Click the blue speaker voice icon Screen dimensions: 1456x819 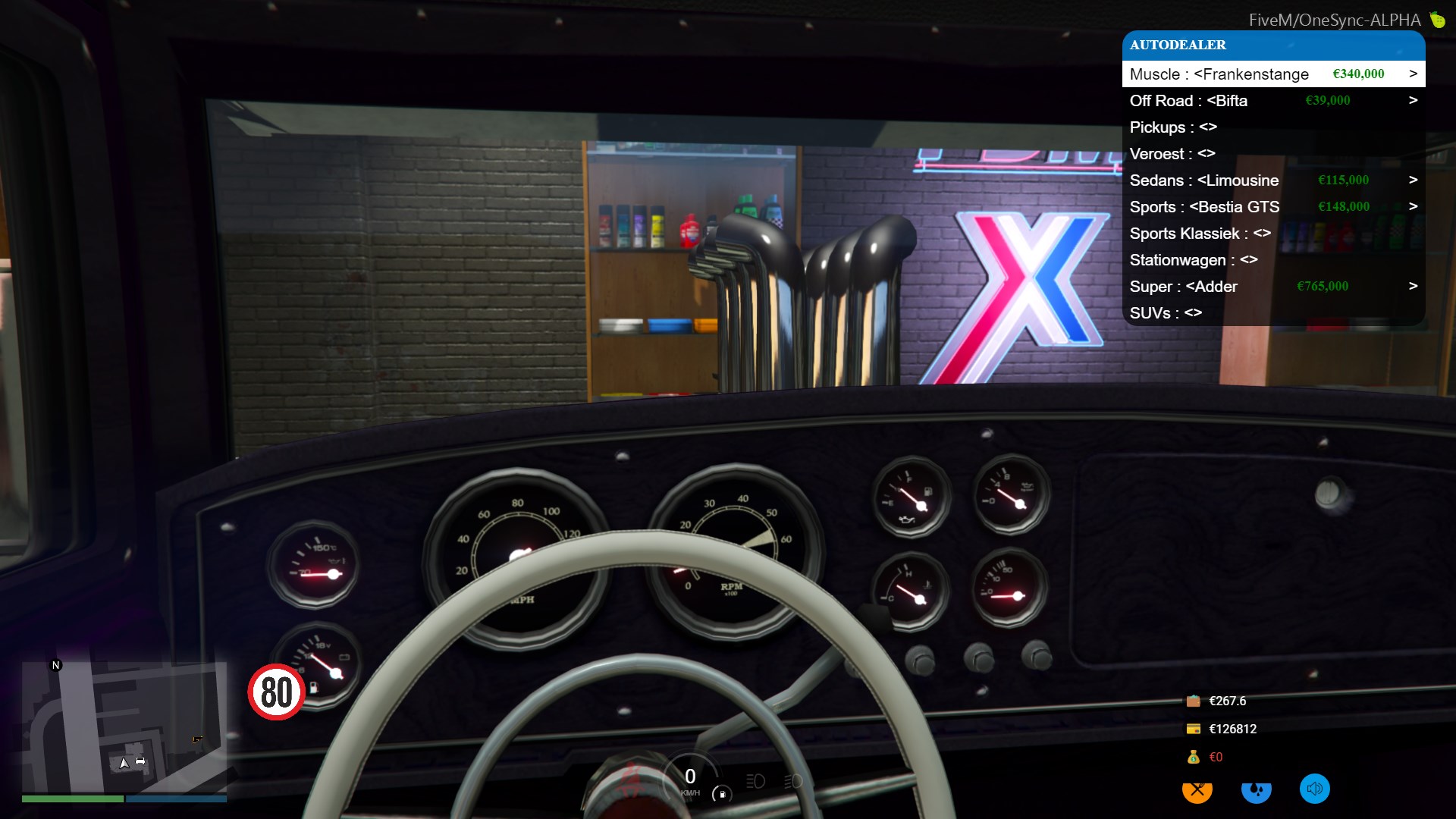point(1314,789)
